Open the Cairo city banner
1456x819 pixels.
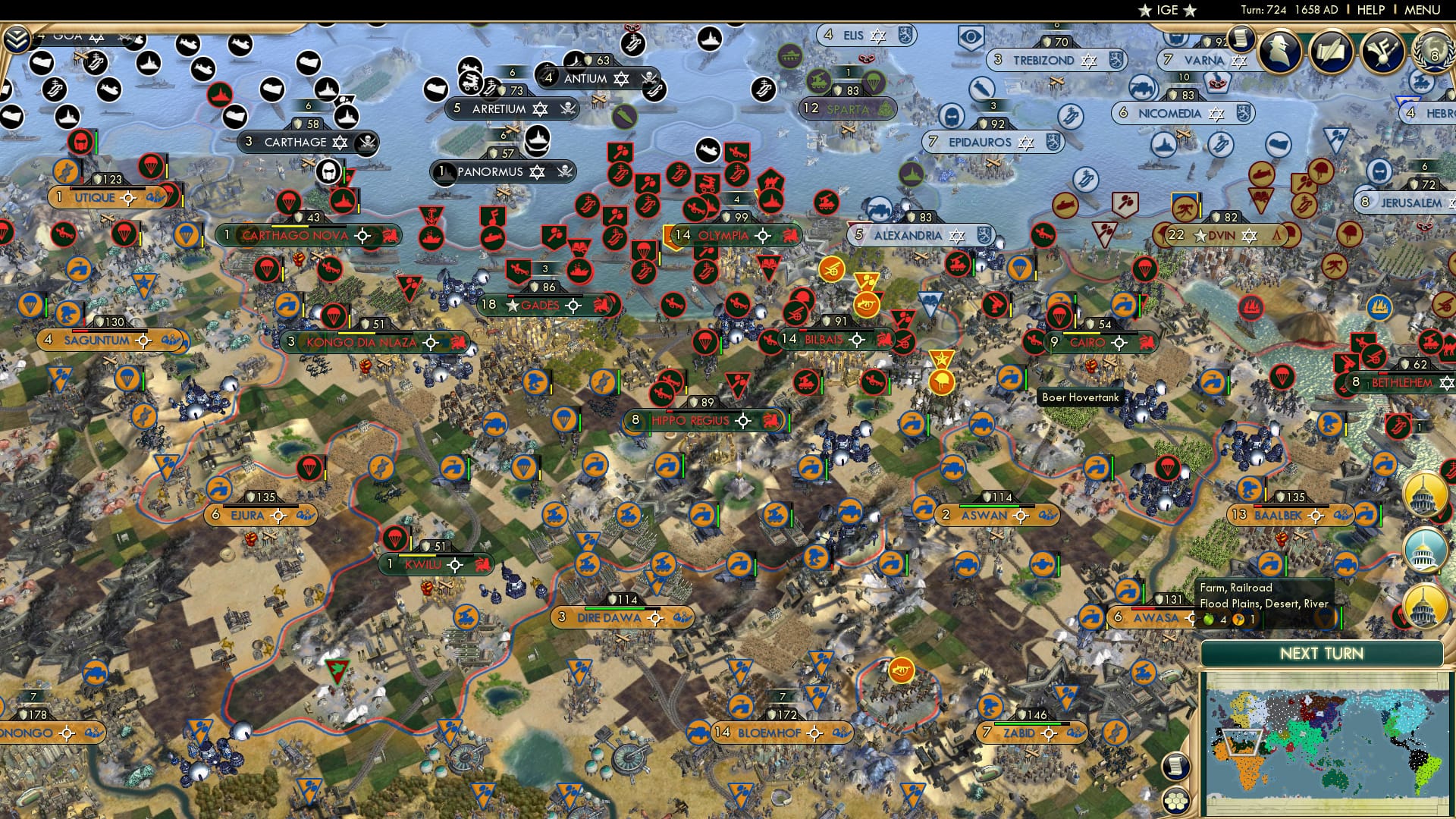[1086, 343]
